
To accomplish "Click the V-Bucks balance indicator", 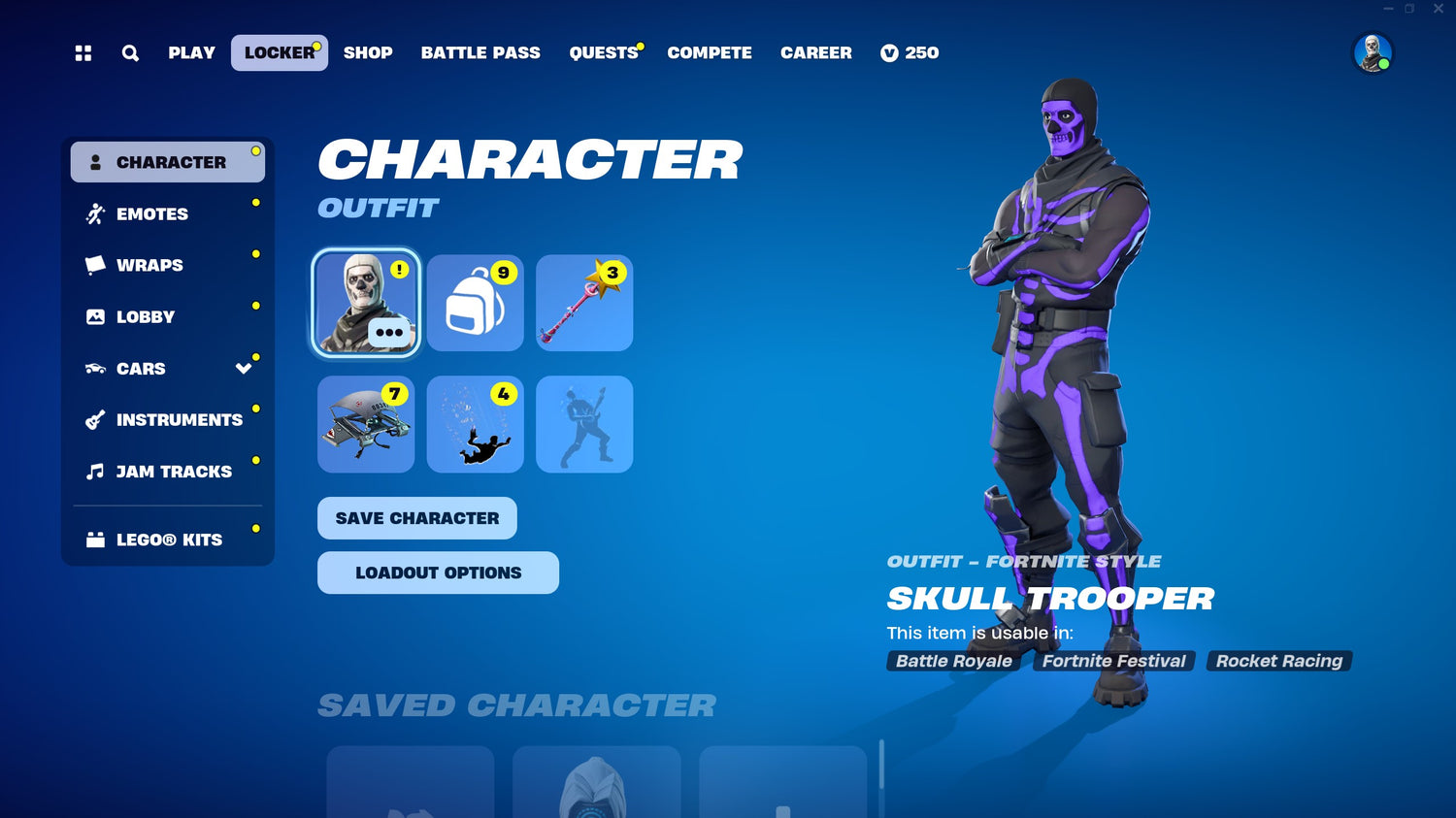I will point(909,53).
